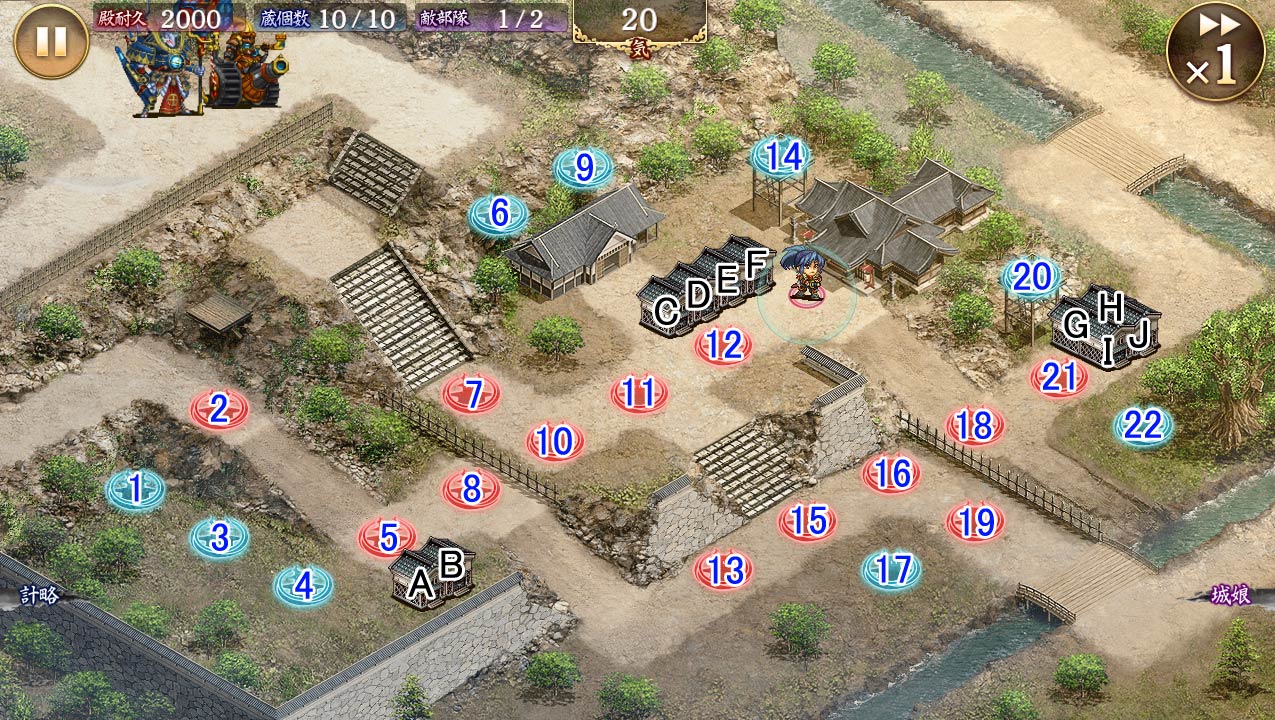This screenshot has height=720, width=1275.
Task: Select red placement marker 16
Action: pyautogui.click(x=891, y=474)
